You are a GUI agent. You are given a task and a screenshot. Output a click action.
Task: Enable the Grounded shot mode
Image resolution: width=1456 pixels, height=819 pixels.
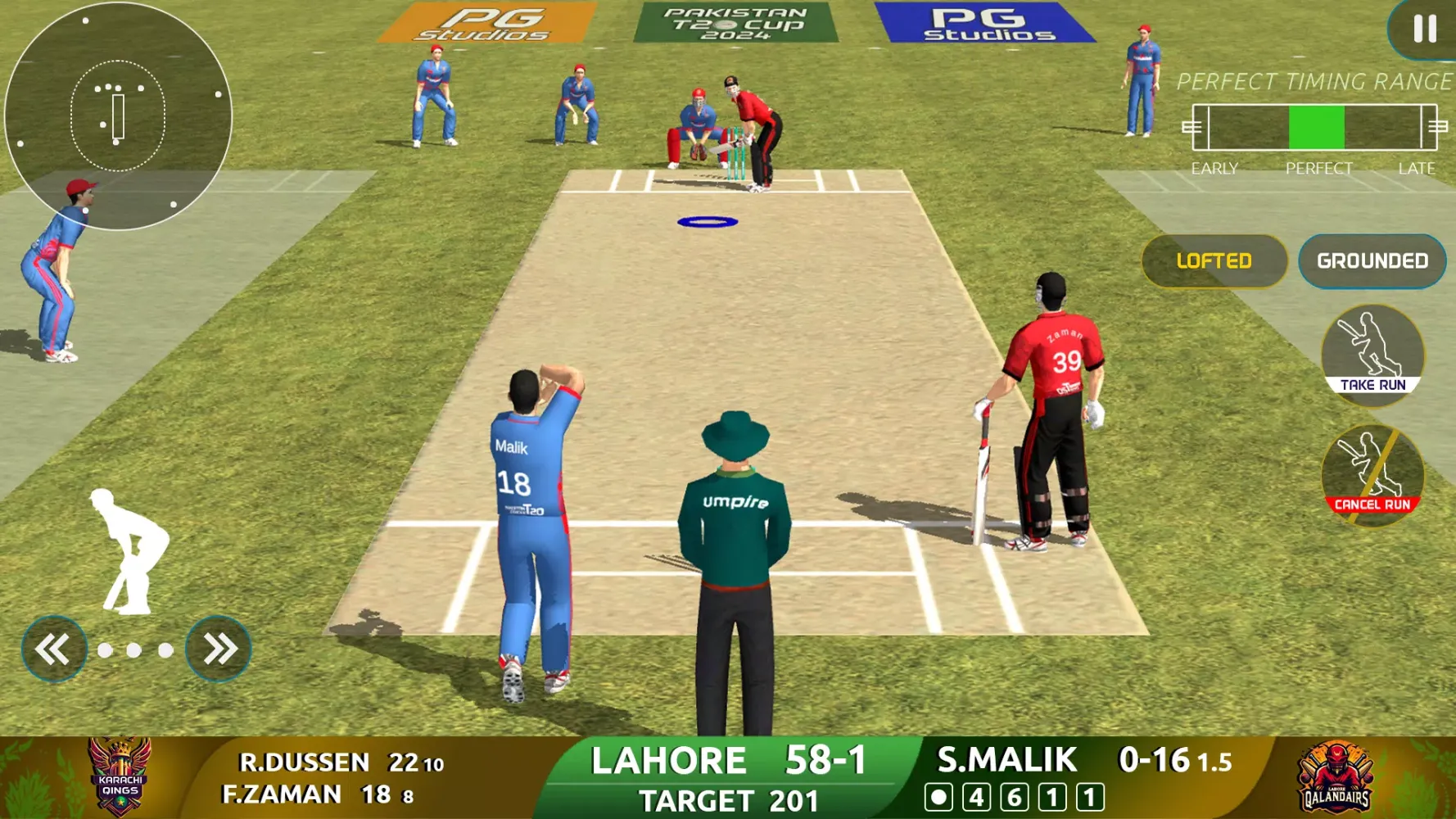(1371, 261)
